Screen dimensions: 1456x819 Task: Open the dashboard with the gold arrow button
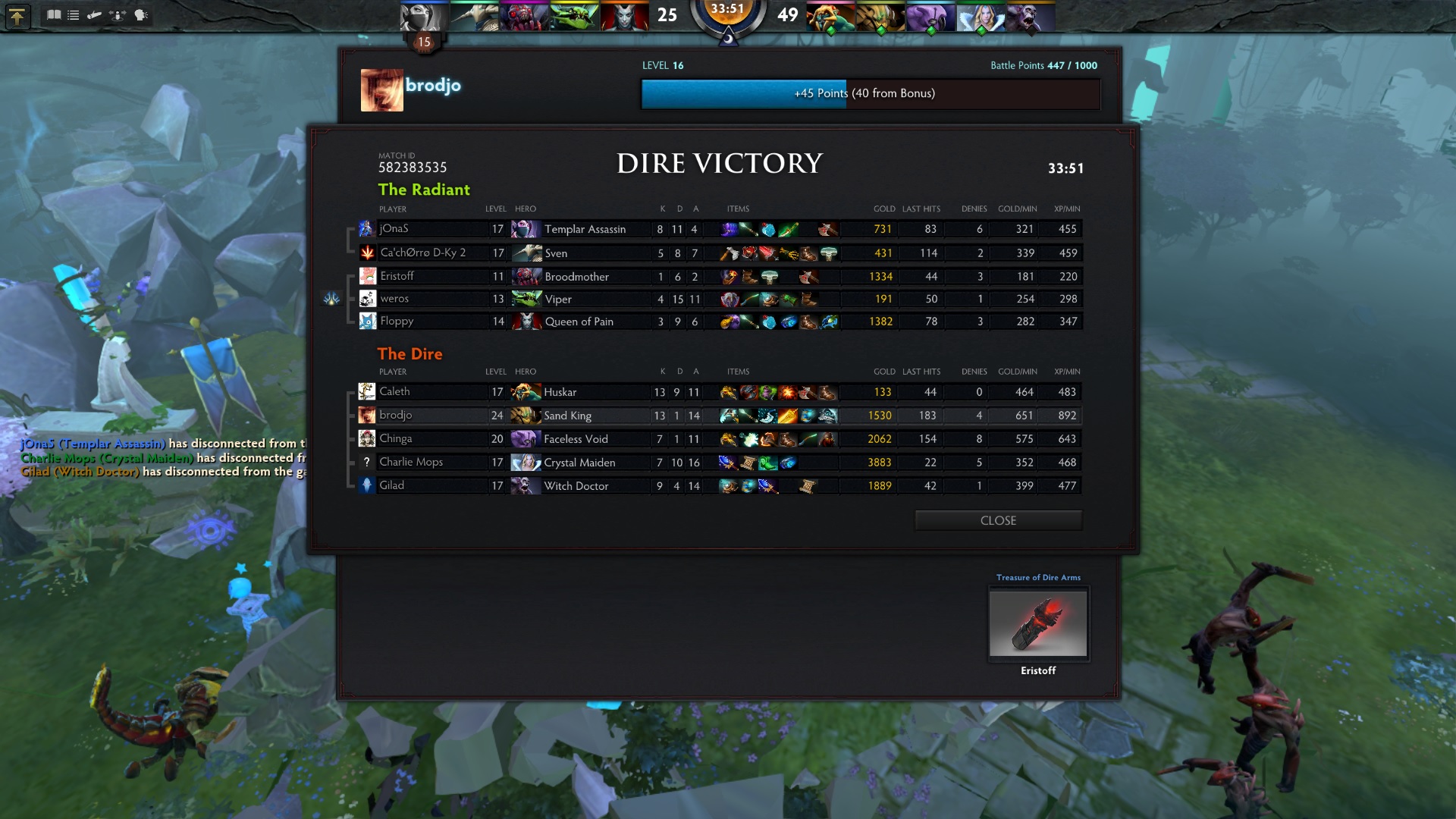[x=17, y=16]
